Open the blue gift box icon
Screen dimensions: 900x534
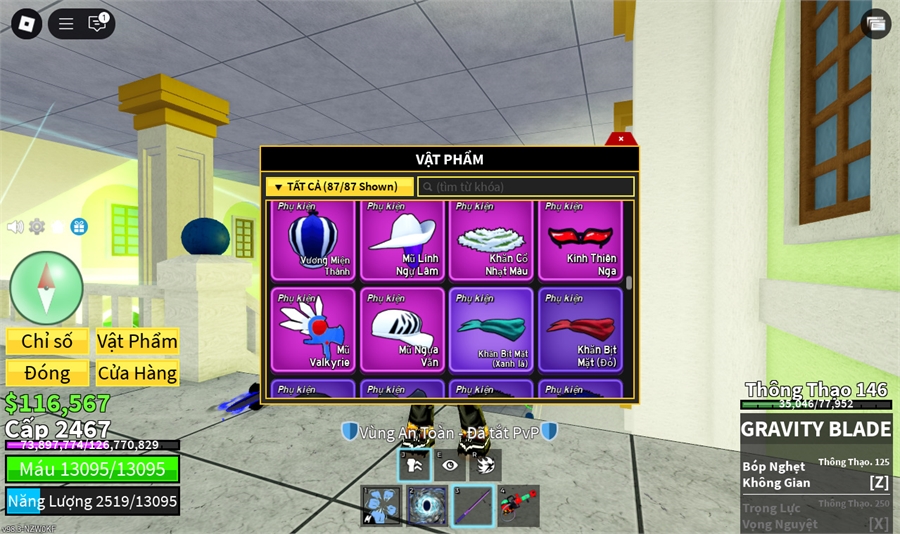pos(79,227)
